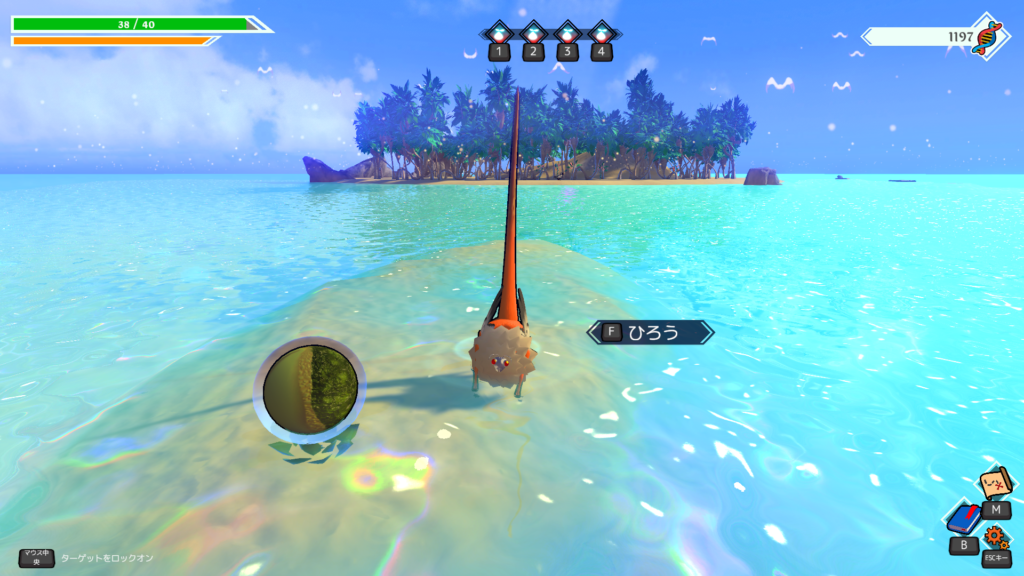The height and width of the screenshot is (576, 1024).
Task: Choose the skill slot numbered 3
Action: pyautogui.click(x=567, y=36)
